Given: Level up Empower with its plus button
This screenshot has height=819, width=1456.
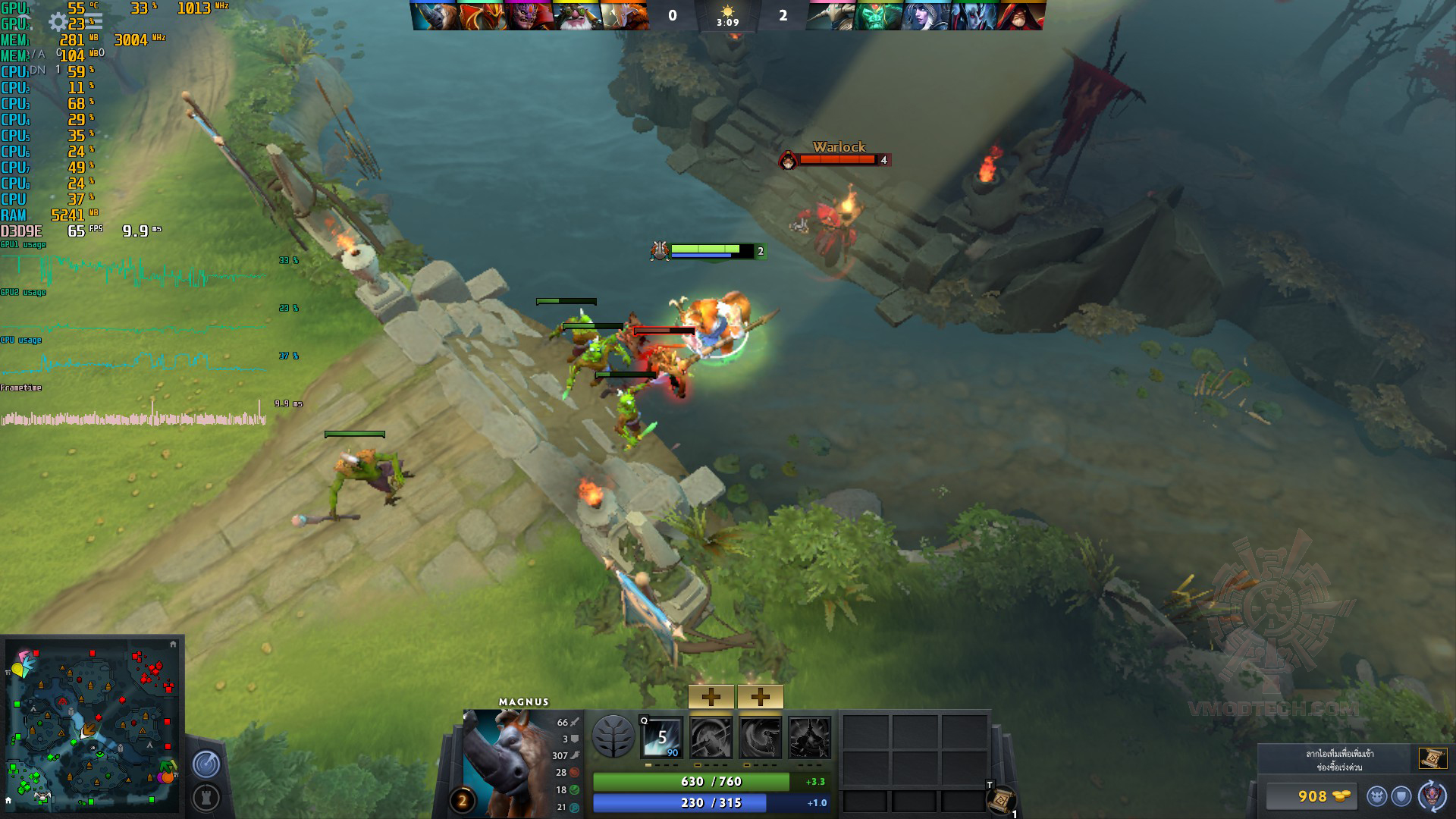Looking at the screenshot, I should coord(711,696).
